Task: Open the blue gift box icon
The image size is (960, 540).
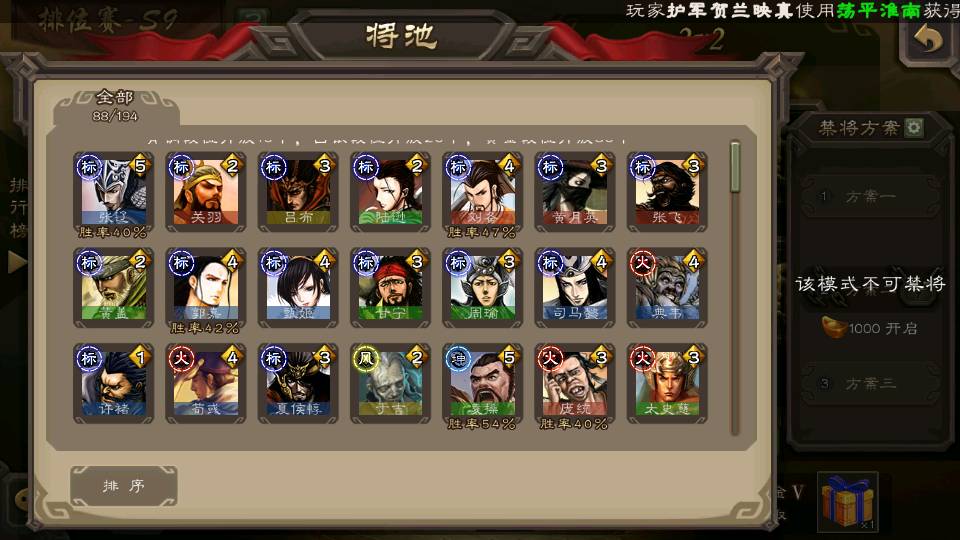Action: [x=848, y=501]
